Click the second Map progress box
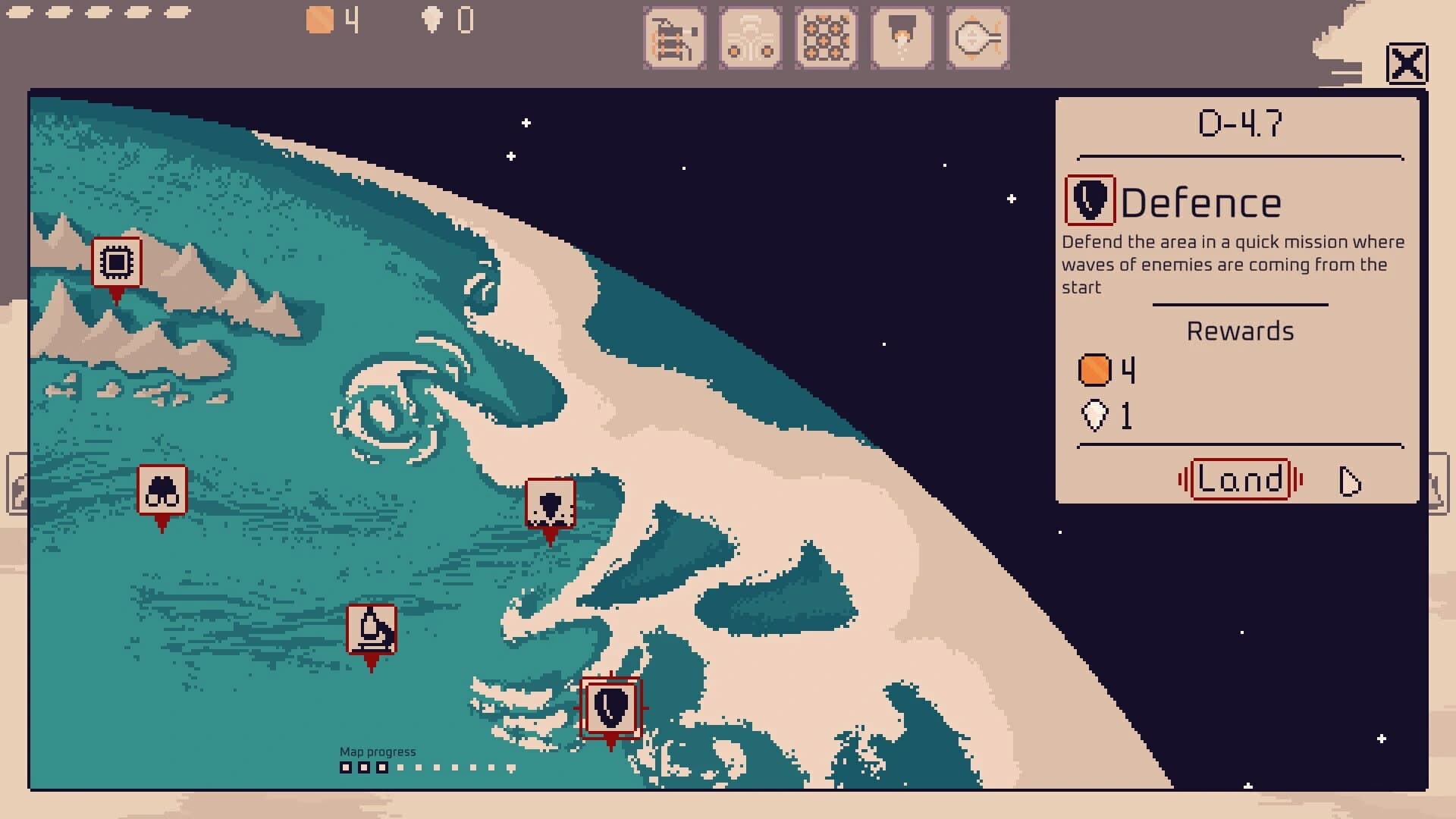Image resolution: width=1456 pixels, height=819 pixels. click(364, 767)
